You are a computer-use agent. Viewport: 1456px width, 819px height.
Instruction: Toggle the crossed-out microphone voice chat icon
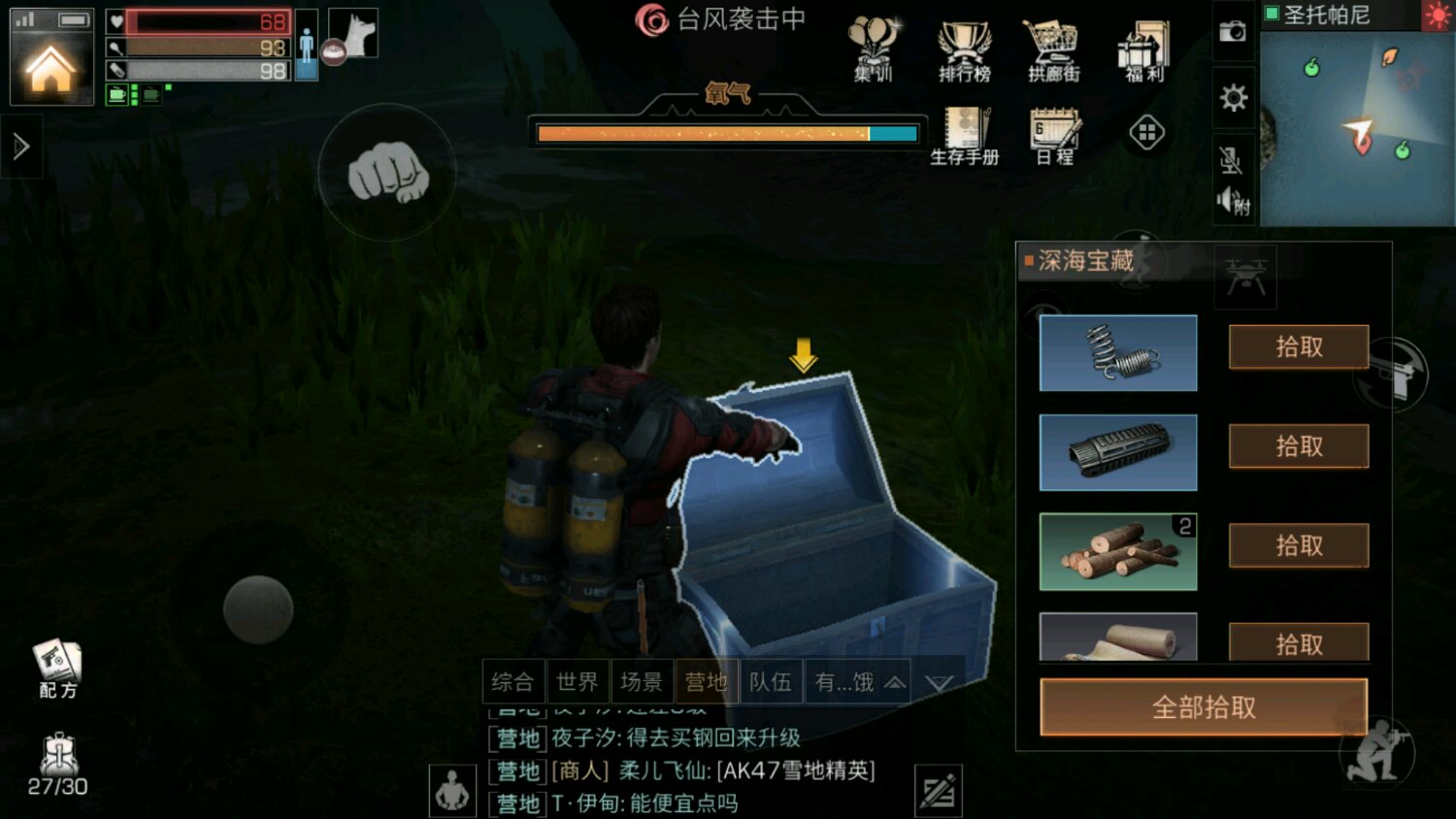point(1230,161)
